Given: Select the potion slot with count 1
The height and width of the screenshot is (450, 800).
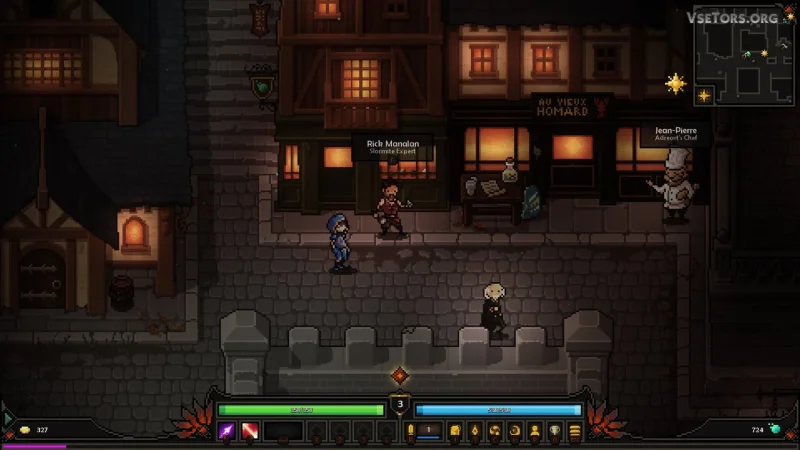Looking at the screenshot, I should click(428, 430).
